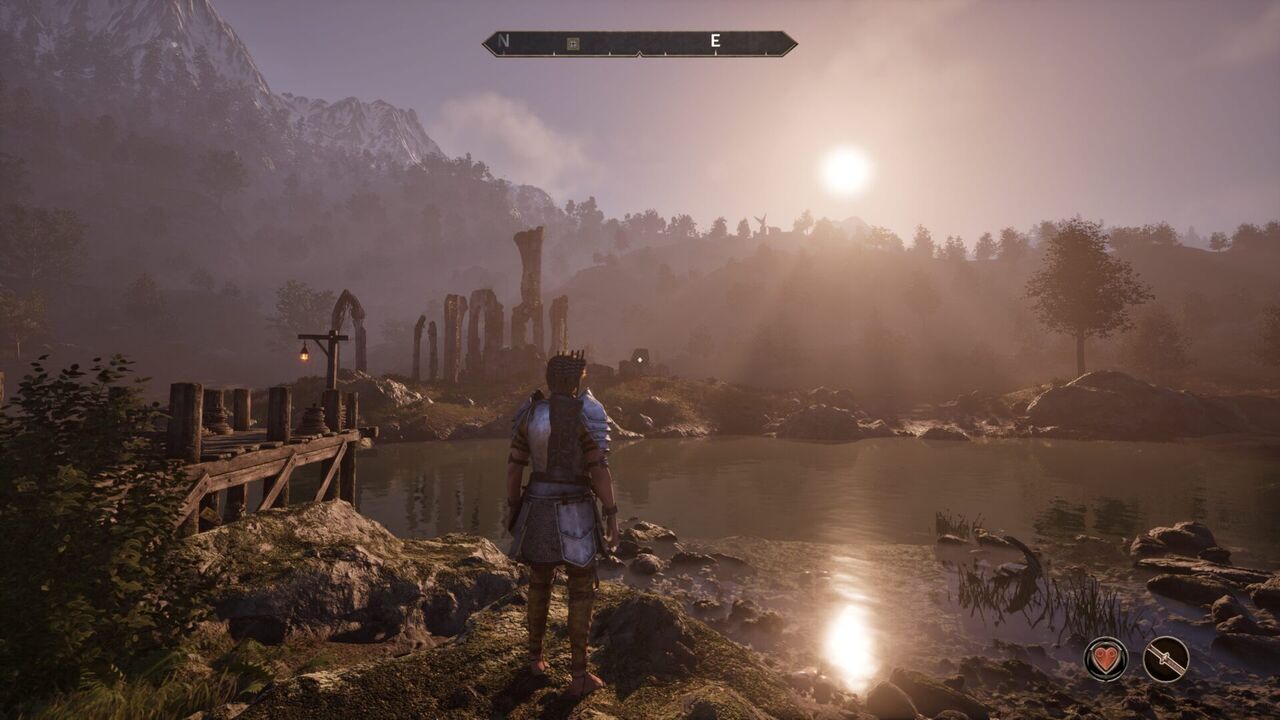Select the equipped sword weapon icon
This screenshot has width=1280, height=720.
(x=1165, y=659)
